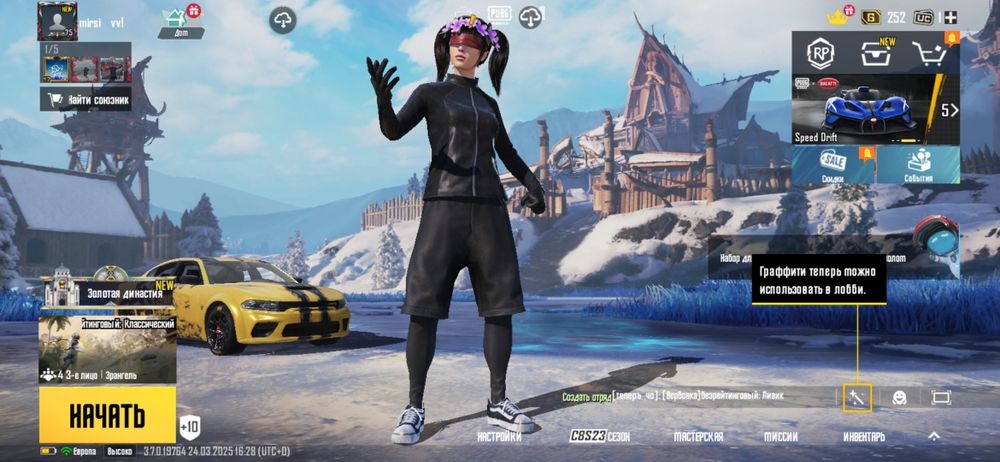Image resolution: width=1000 pixels, height=462 pixels.
Task: Open the supply crate icon marked NEW
Action: tap(876, 53)
